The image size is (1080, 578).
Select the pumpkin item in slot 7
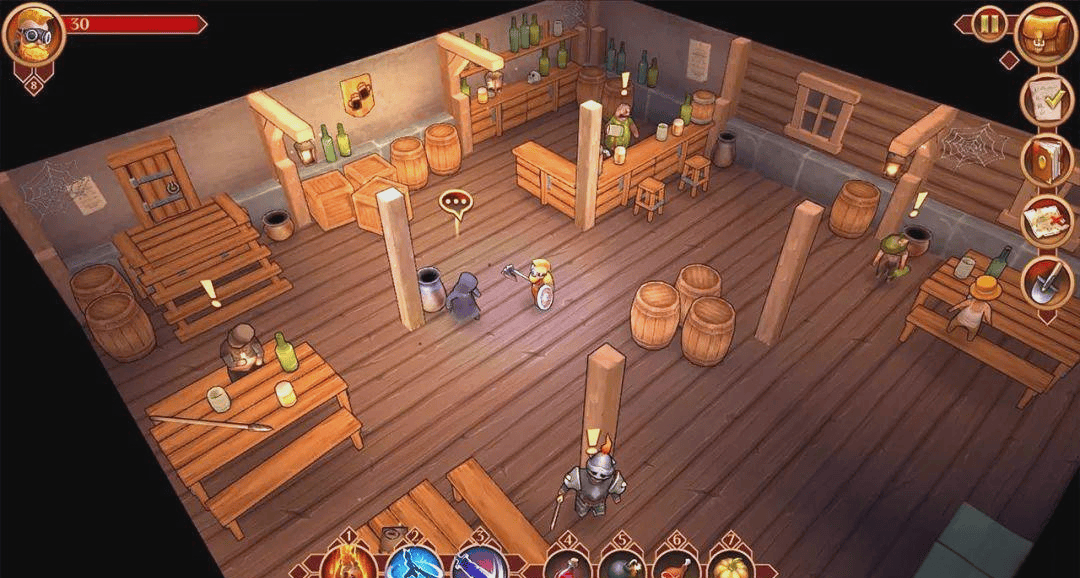(731, 565)
